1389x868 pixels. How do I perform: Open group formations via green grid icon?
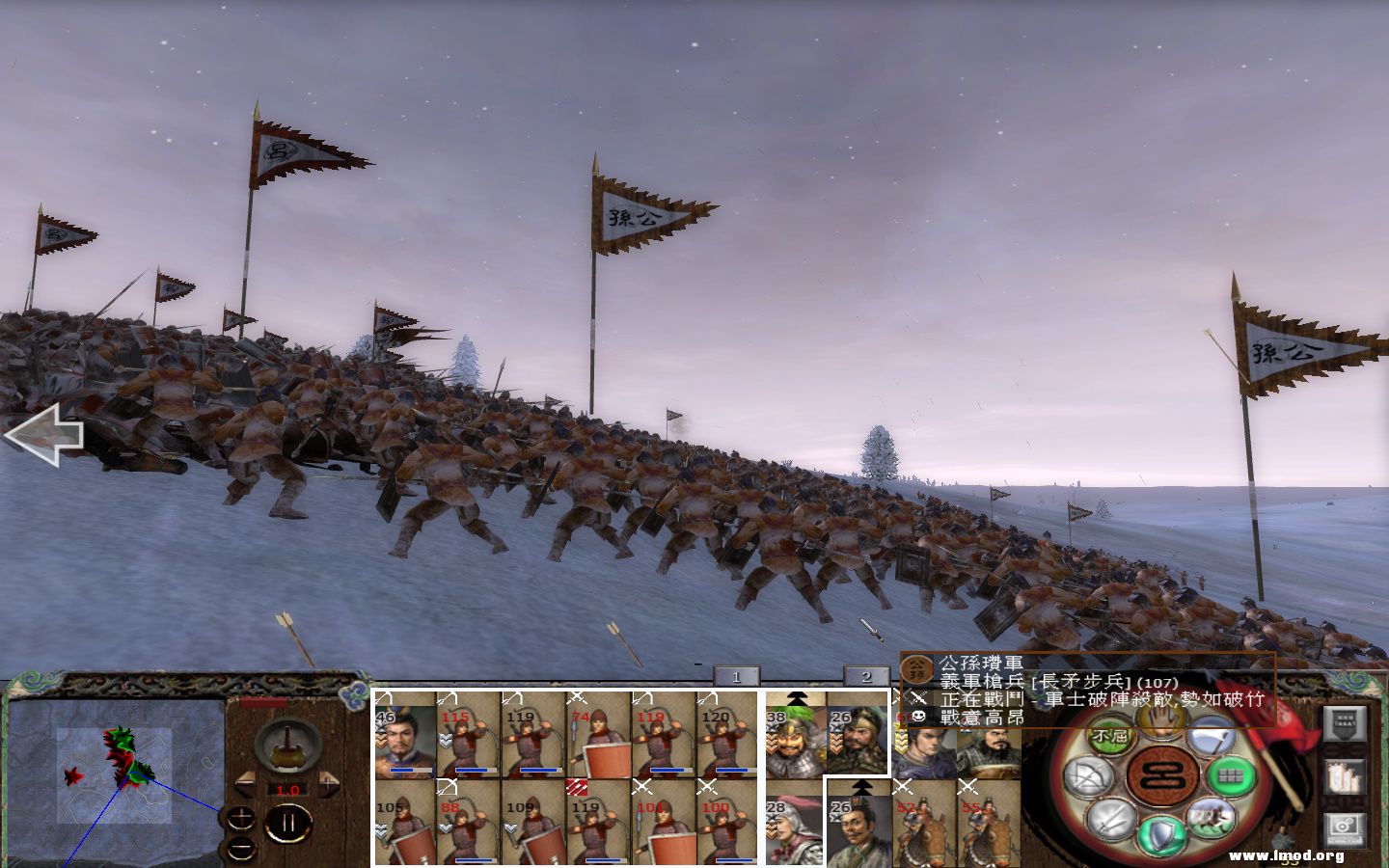(1231, 777)
